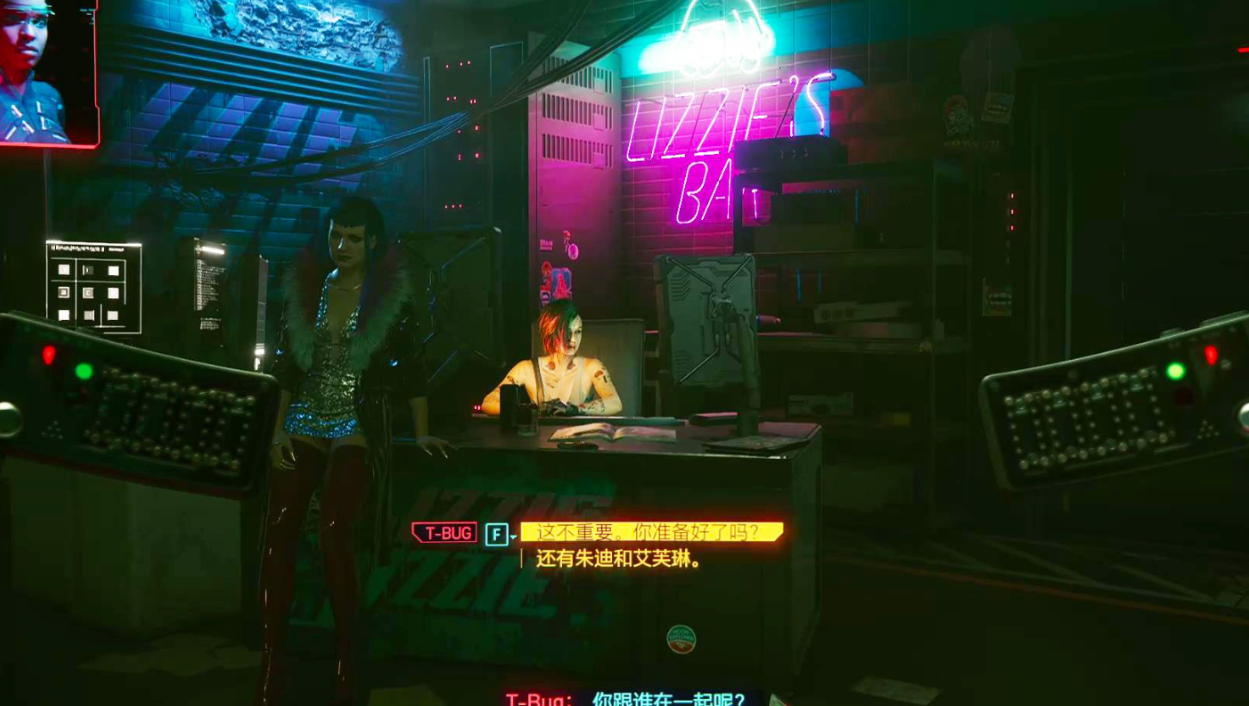Choose the reply "这不重要。你准备好了吗?"
Viewport: 1249px width, 706px height.
650,532
